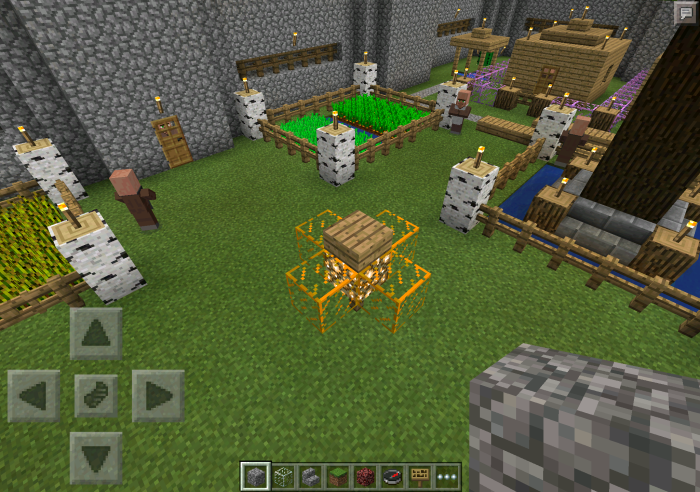
Task: Select the wooden sign hotbar slot
Action: pyautogui.click(x=419, y=476)
